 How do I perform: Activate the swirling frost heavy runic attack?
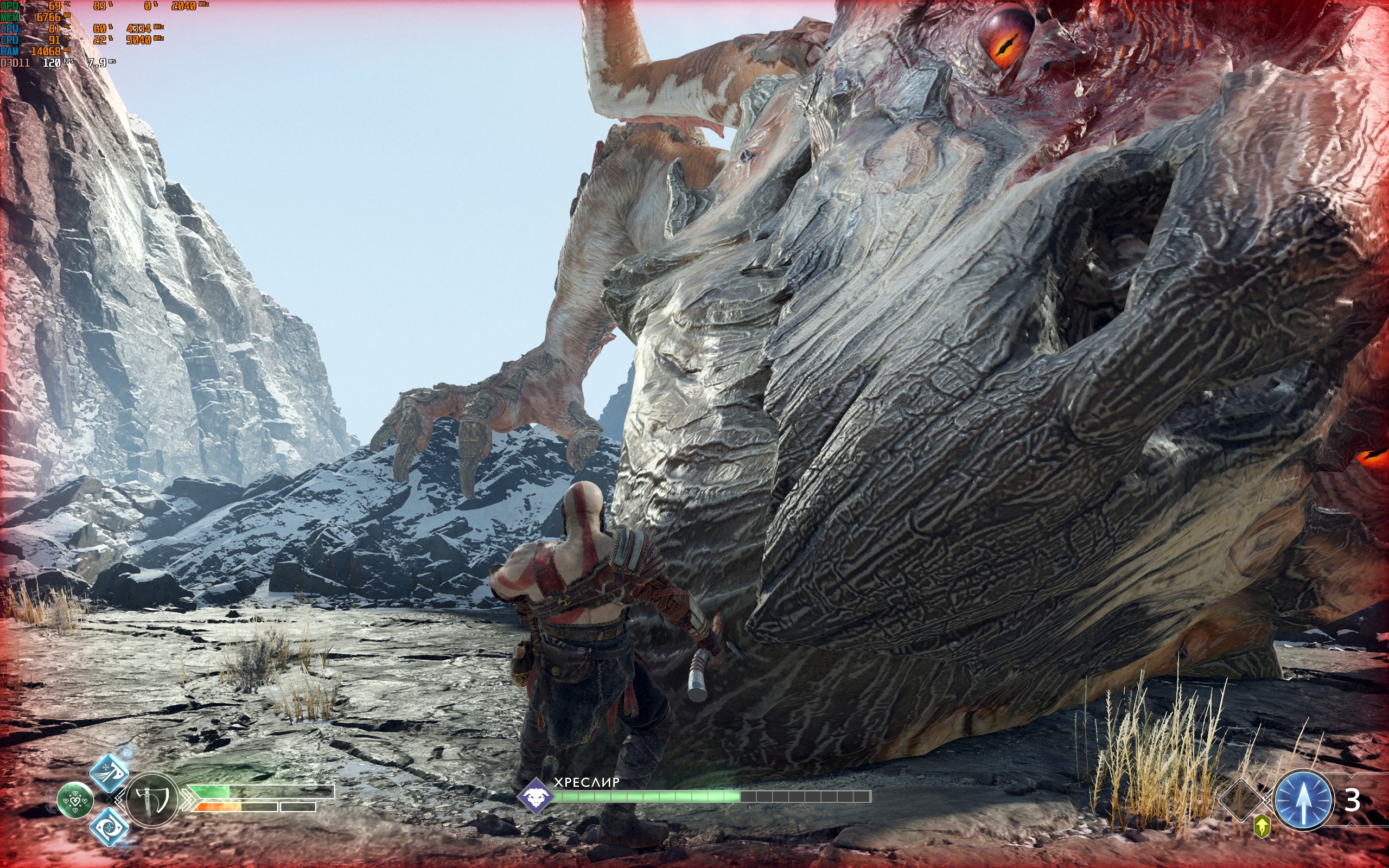pyautogui.click(x=108, y=827)
